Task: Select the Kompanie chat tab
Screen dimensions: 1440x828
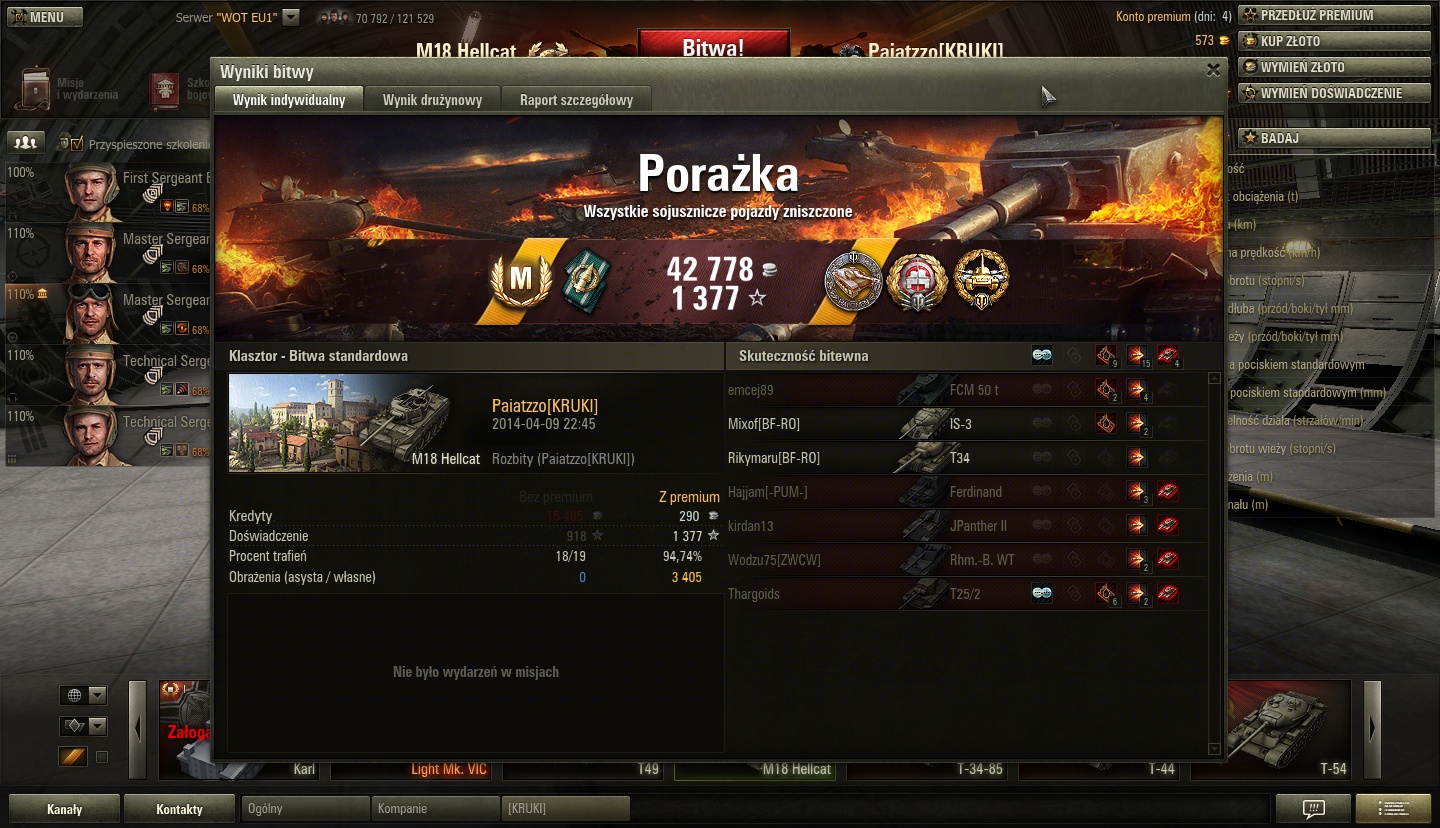Action: coord(434,808)
